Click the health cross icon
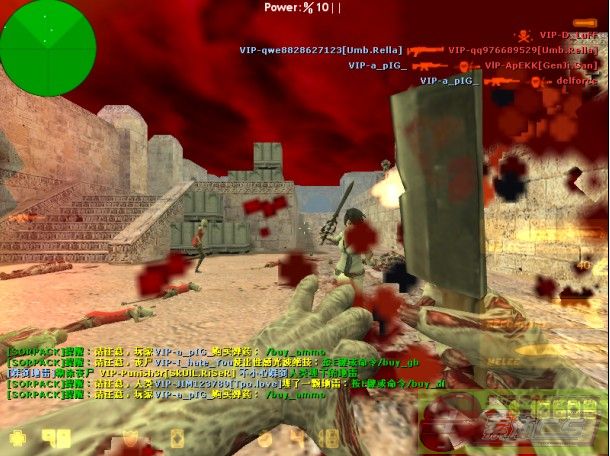Image resolution: width=610 pixels, height=456 pixels. 17,437
